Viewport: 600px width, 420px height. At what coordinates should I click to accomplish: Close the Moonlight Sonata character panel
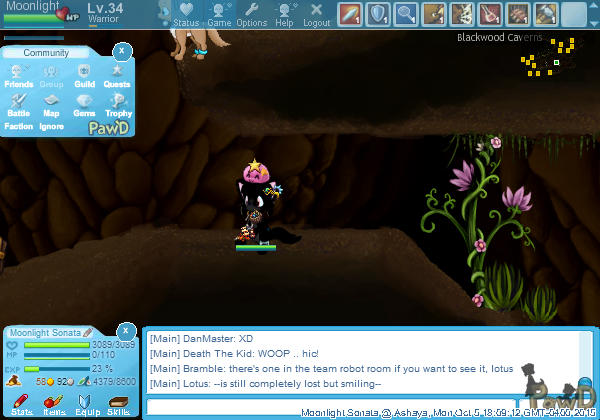click(x=125, y=330)
